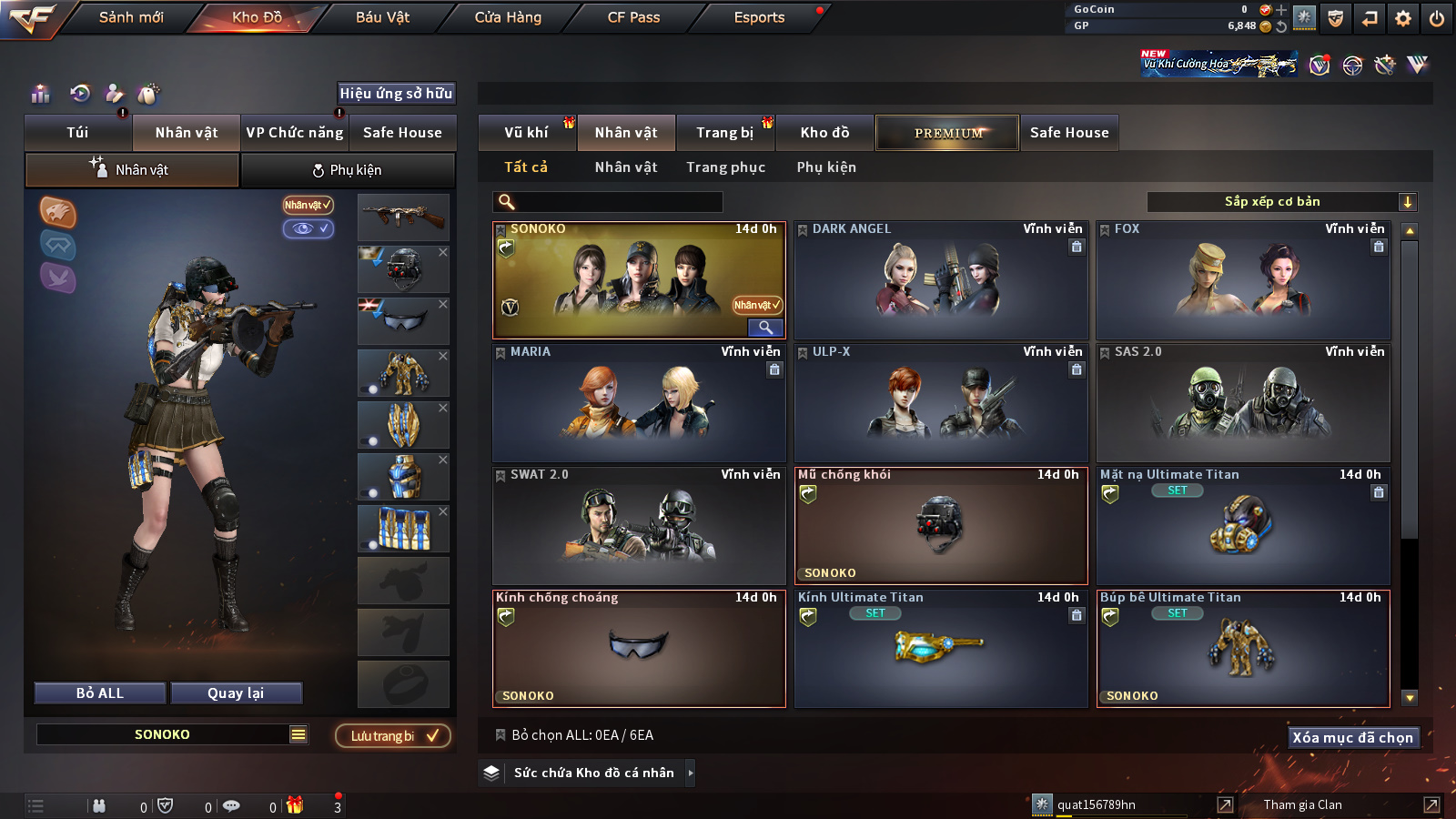Open the CF Pass menu
The width and height of the screenshot is (1456, 819).
[x=633, y=17]
